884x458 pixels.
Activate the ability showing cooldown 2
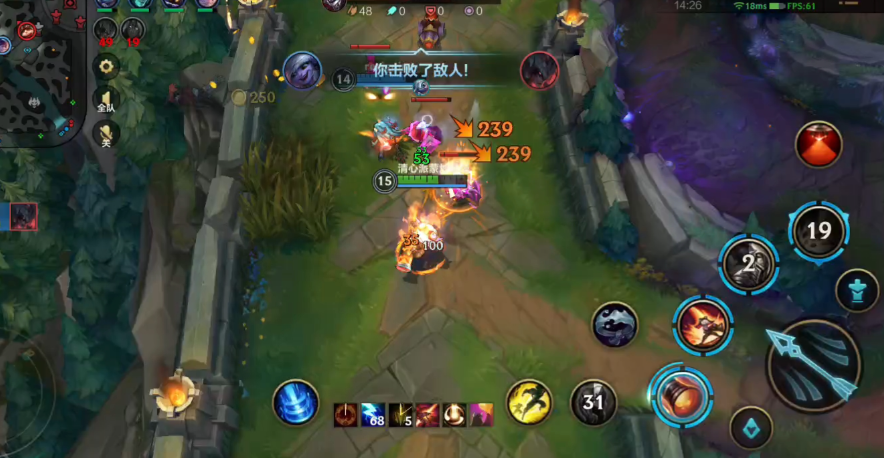pos(749,263)
